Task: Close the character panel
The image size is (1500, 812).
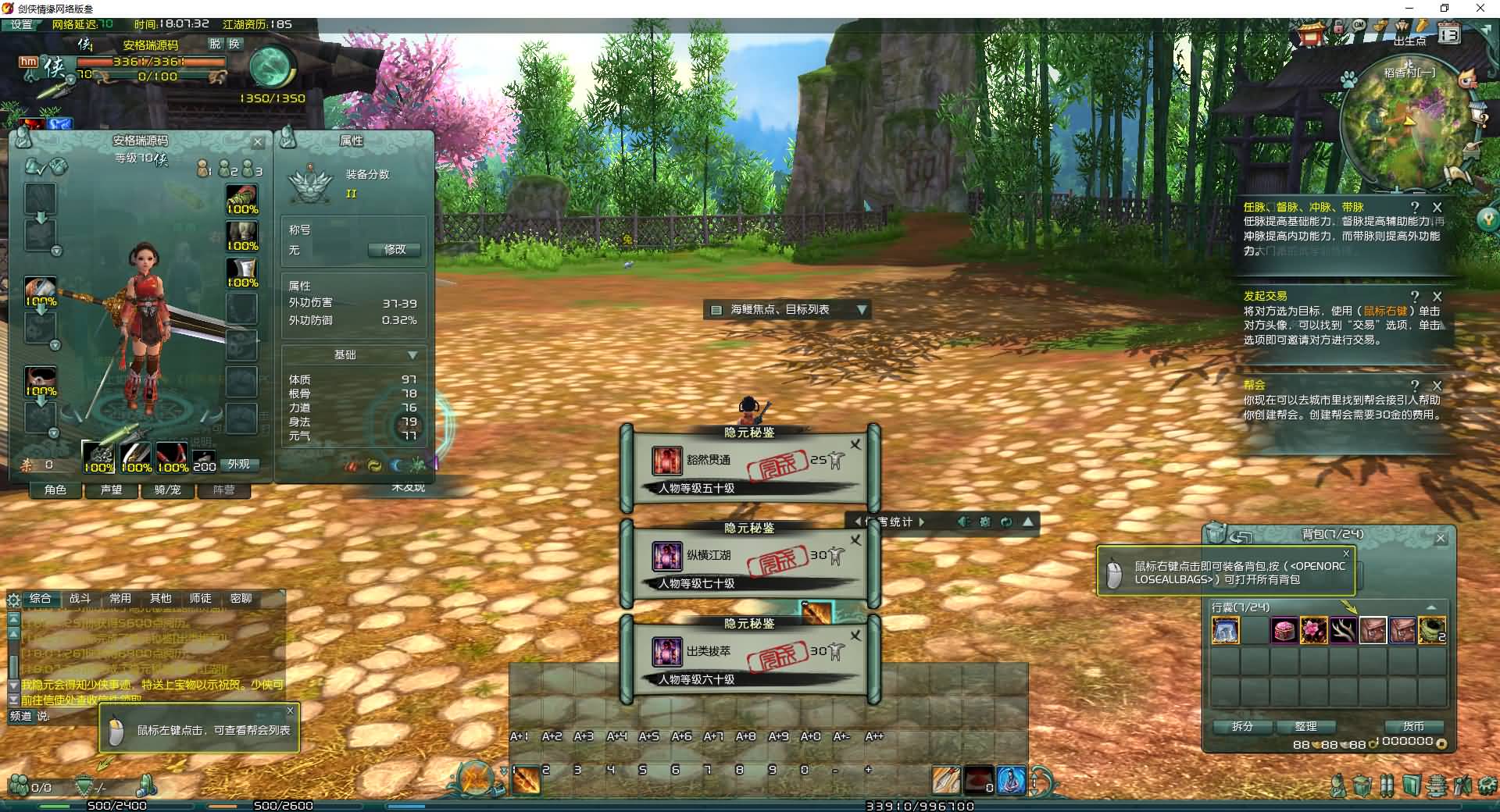Action: pos(258,142)
